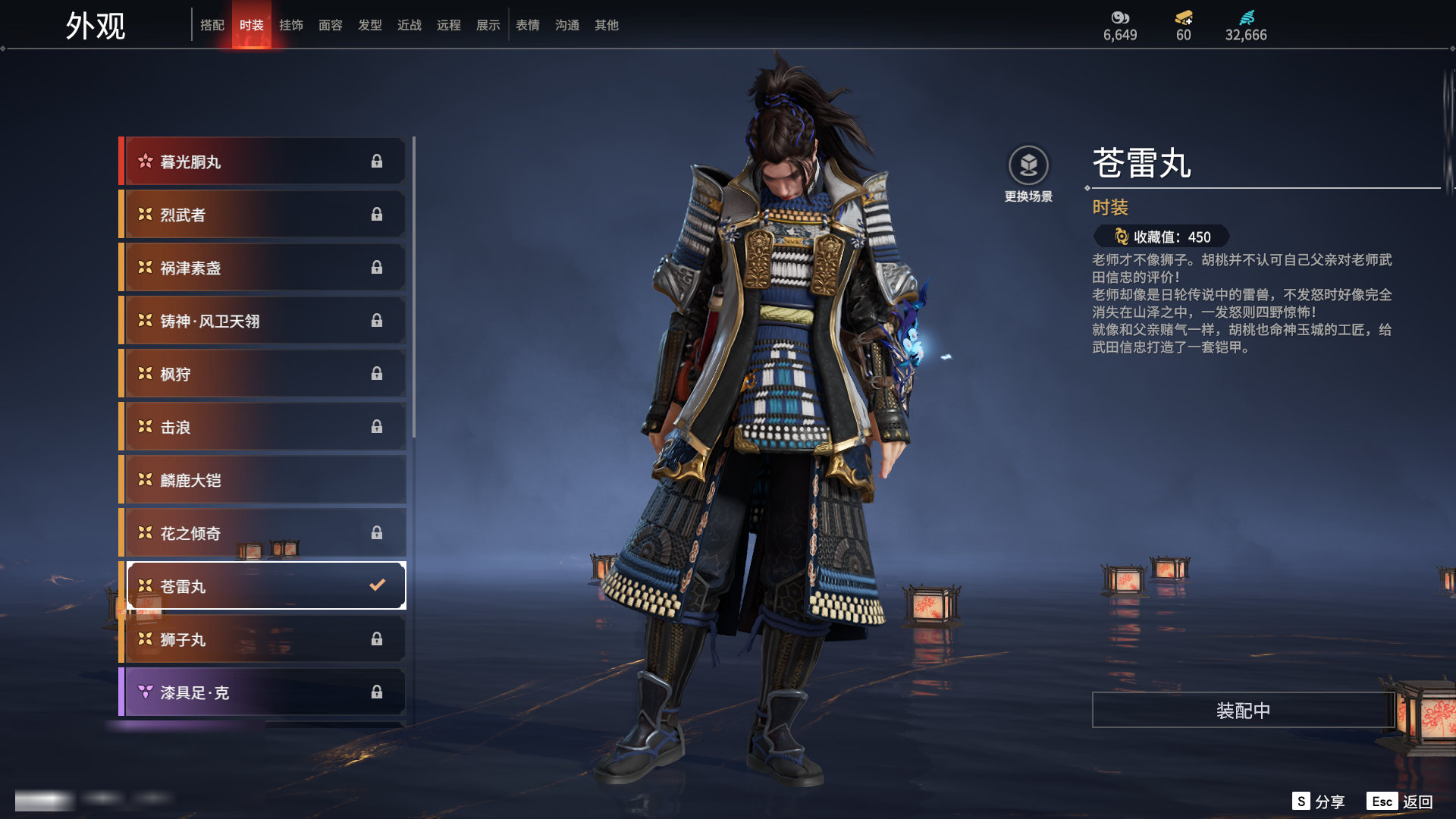The width and height of the screenshot is (1456, 819).
Task: Open the 挂饰 tab
Action: [x=291, y=25]
